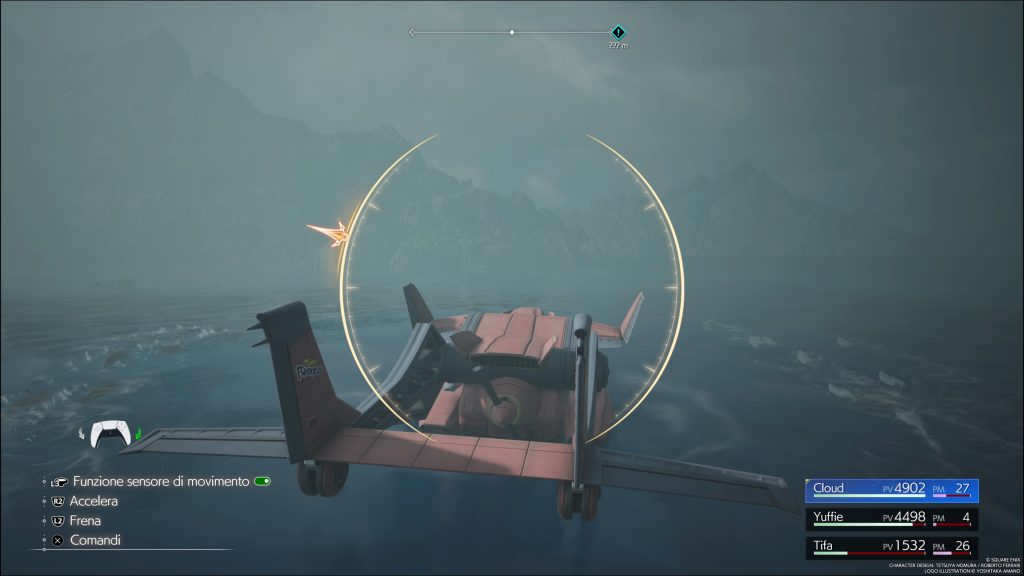Select Tifa's party status row
1024x576 pixels.
[x=892, y=547]
